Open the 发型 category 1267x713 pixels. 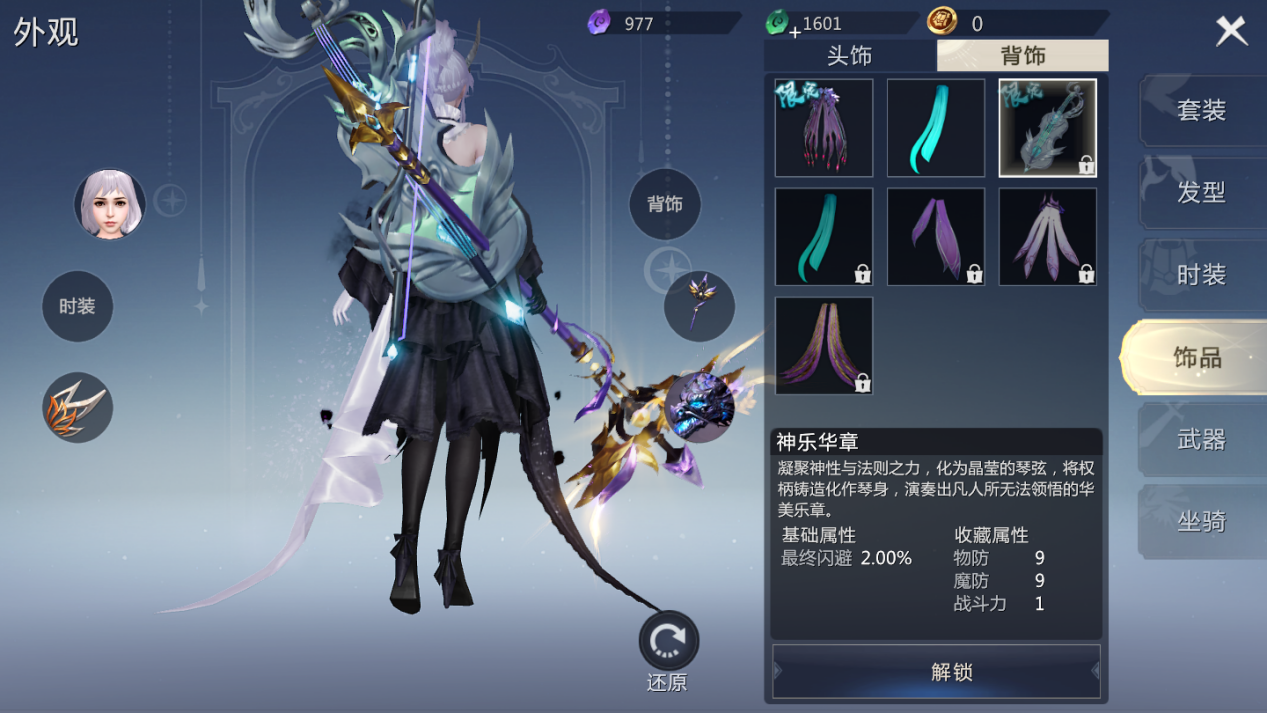click(x=1200, y=192)
